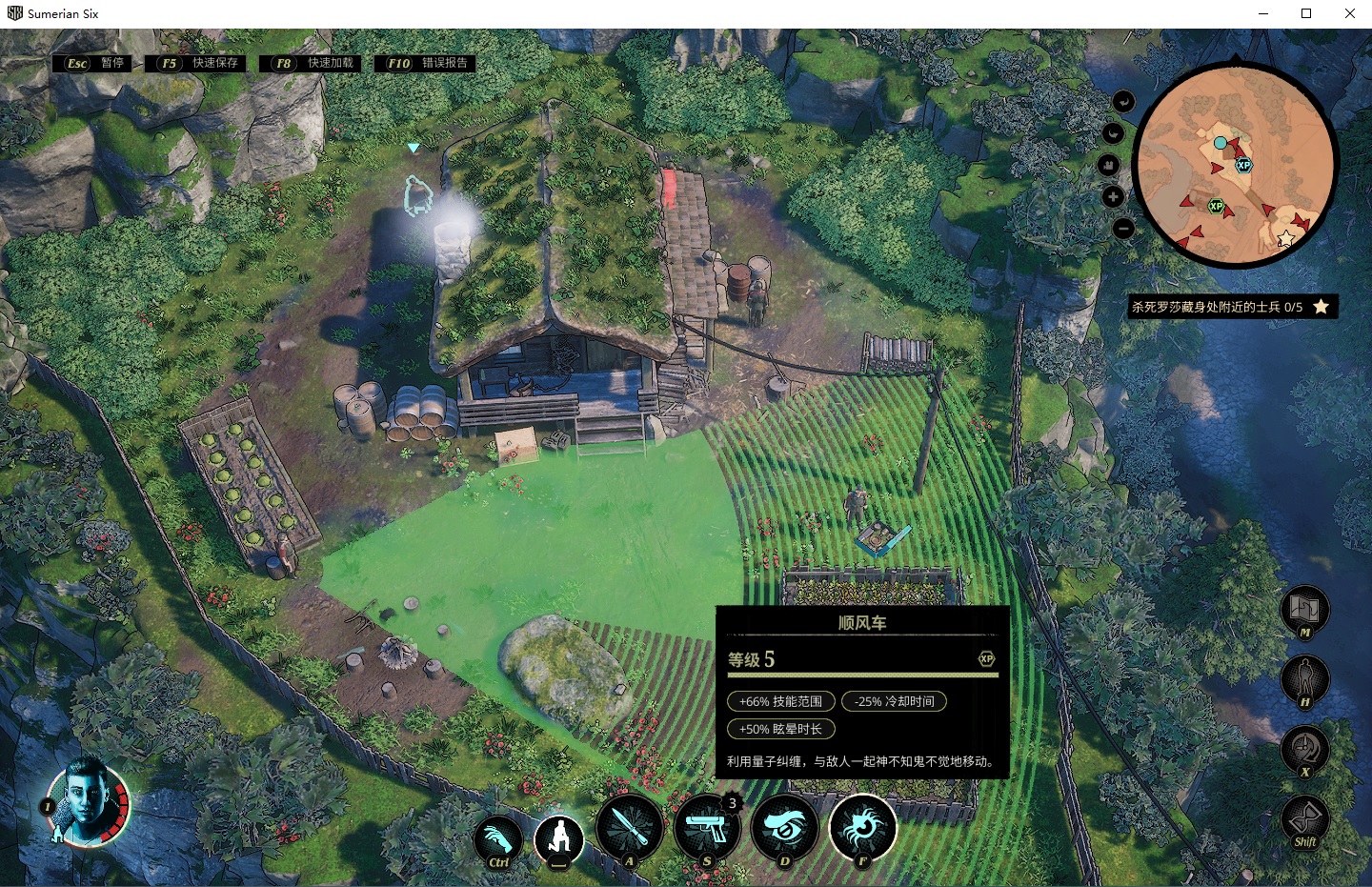Zoom in with the minimap plus button
Image resolution: width=1372 pixels, height=887 pixels.
[x=1113, y=197]
